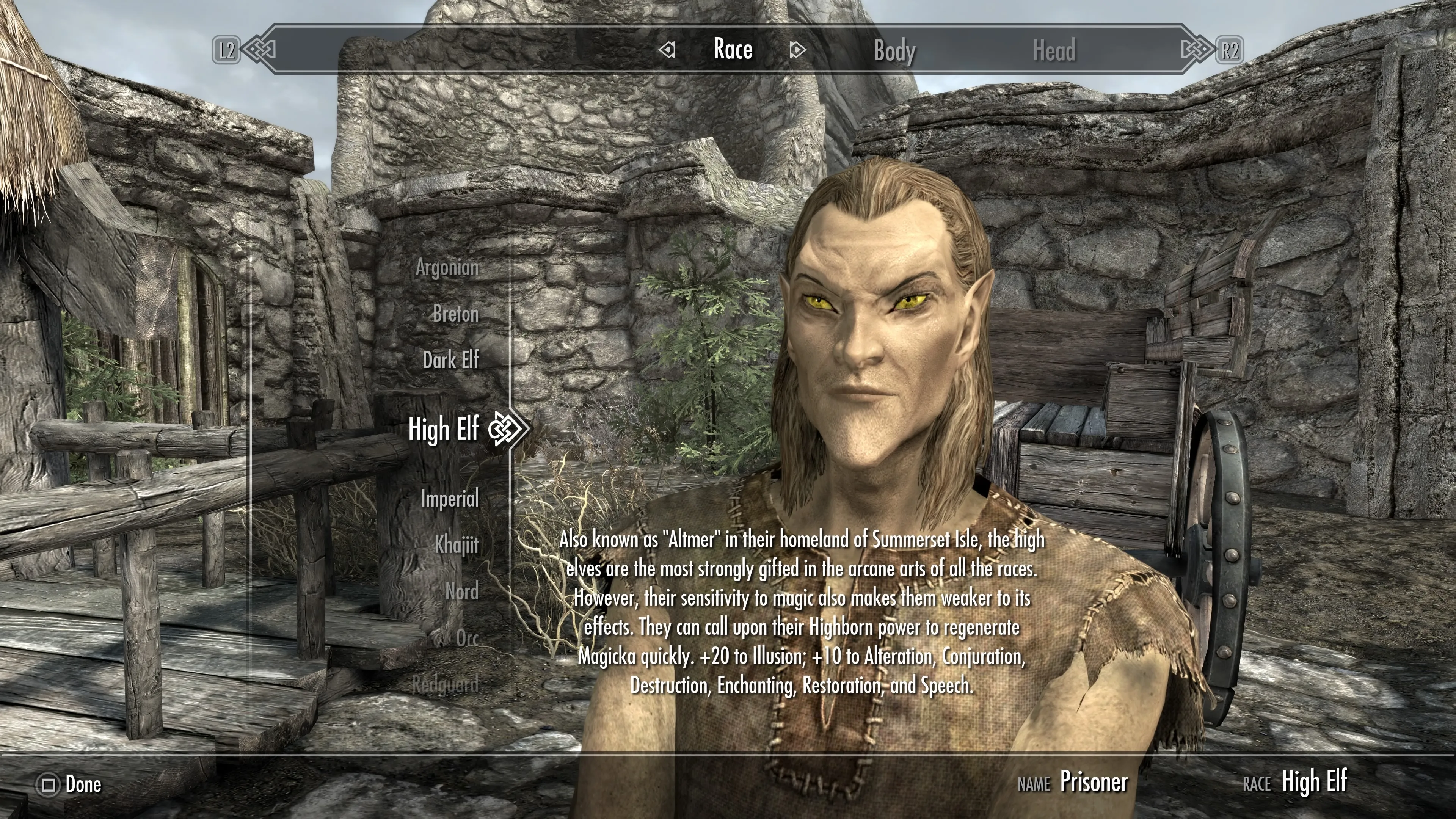Pick the Dark Elf race
1456x819 pixels.
coord(450,360)
